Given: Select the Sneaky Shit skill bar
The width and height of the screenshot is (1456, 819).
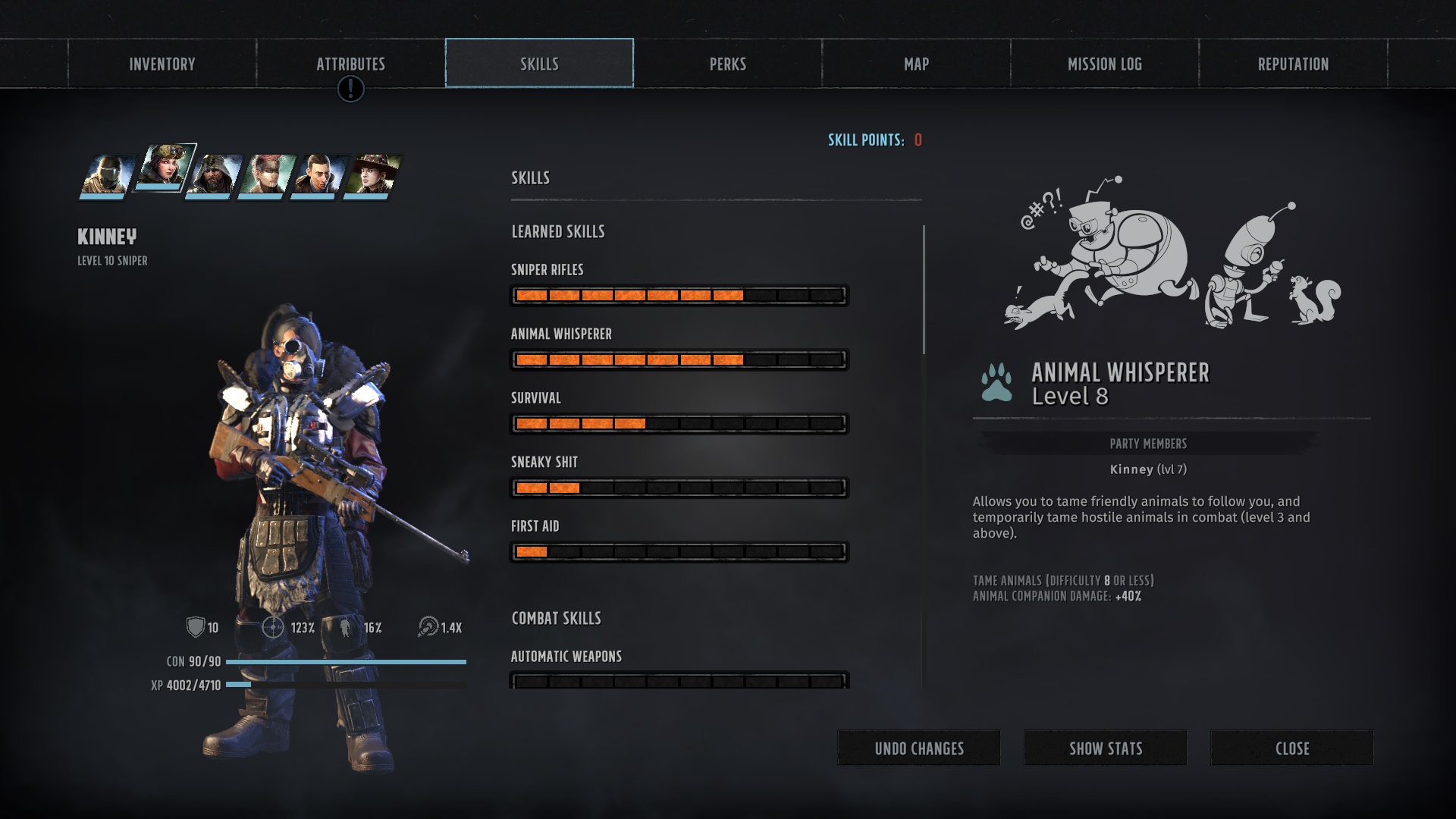Looking at the screenshot, I should click(x=679, y=488).
